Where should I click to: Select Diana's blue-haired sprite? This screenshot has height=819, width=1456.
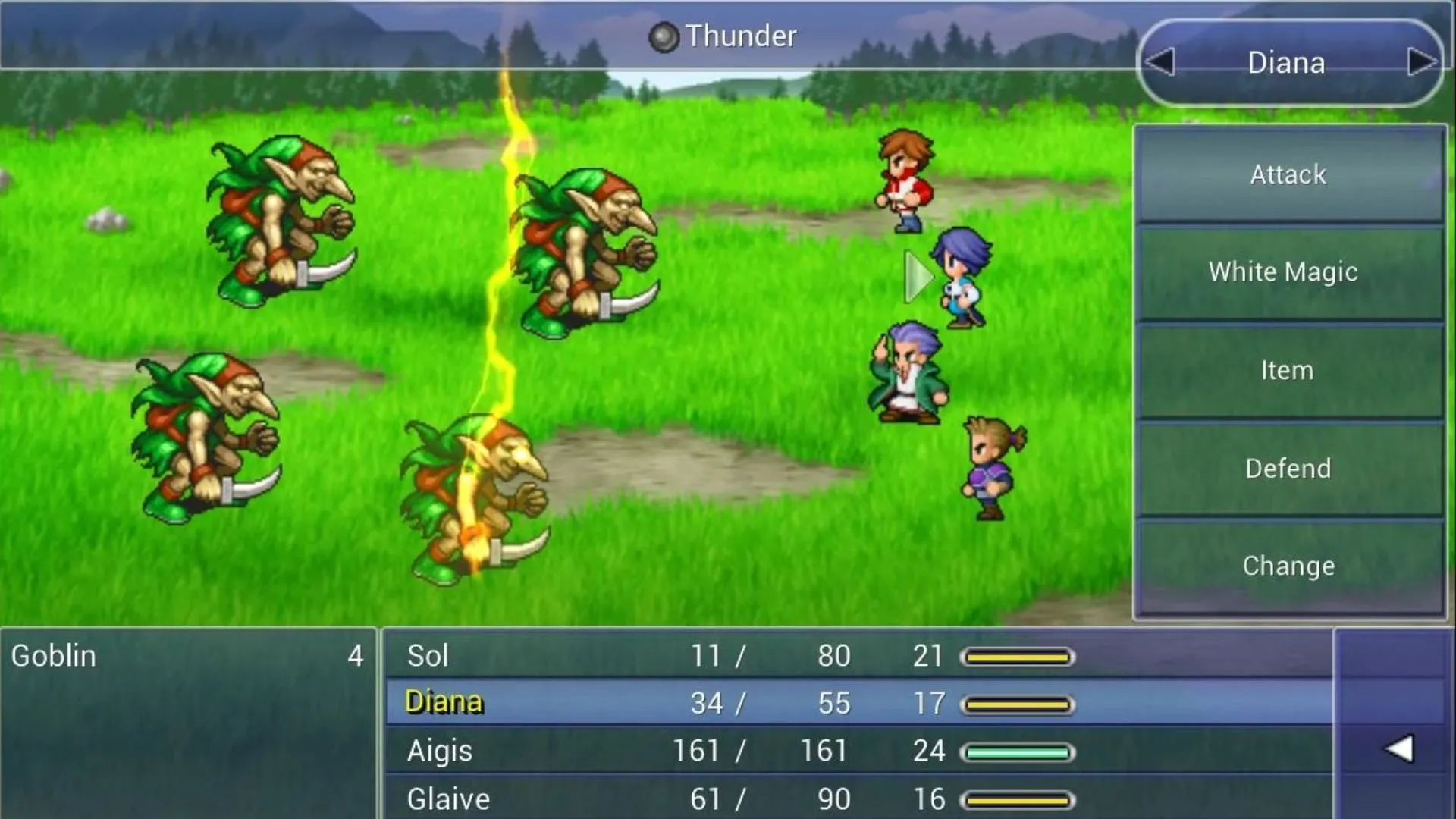point(963,281)
